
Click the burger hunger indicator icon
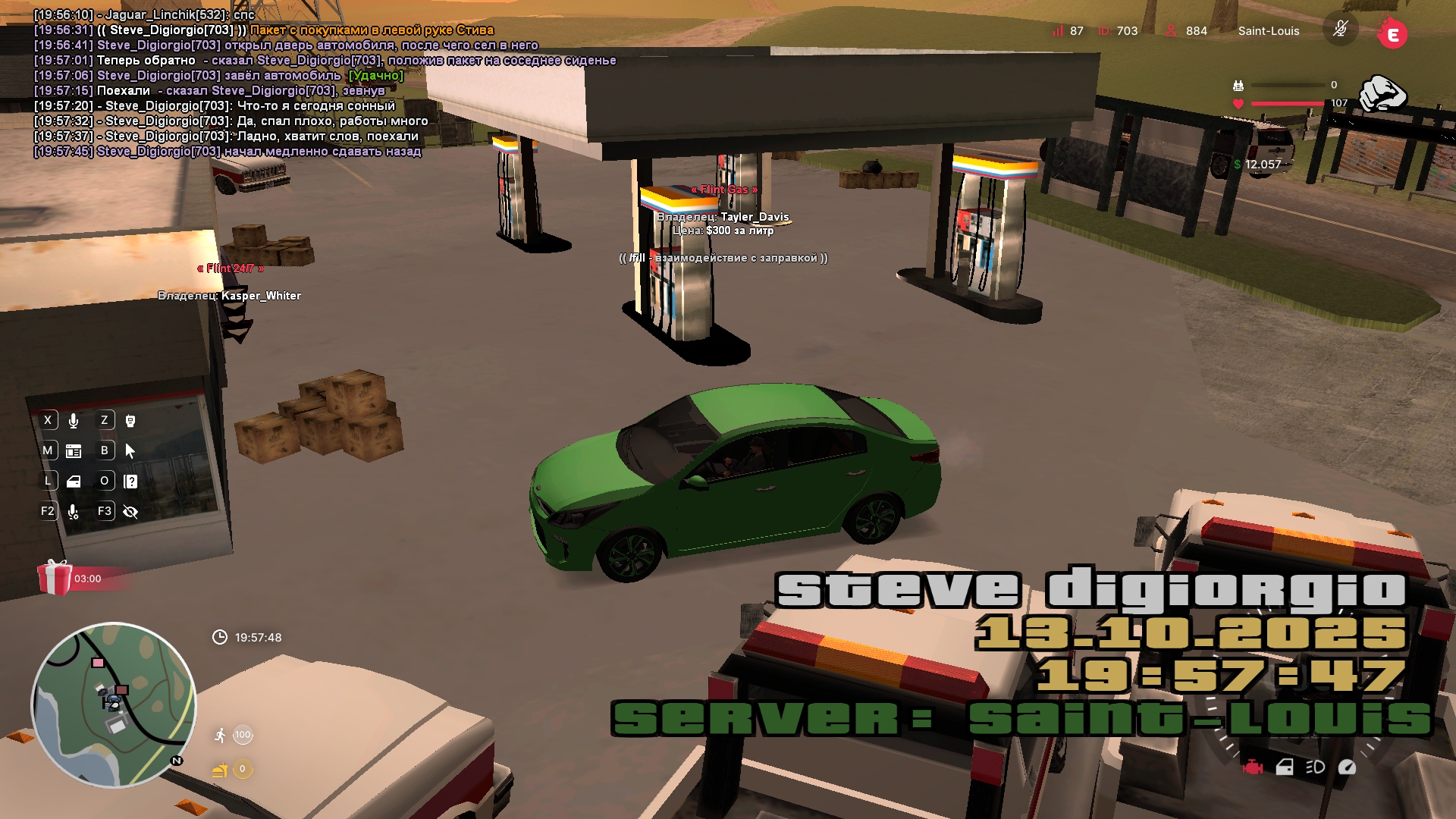(220, 770)
